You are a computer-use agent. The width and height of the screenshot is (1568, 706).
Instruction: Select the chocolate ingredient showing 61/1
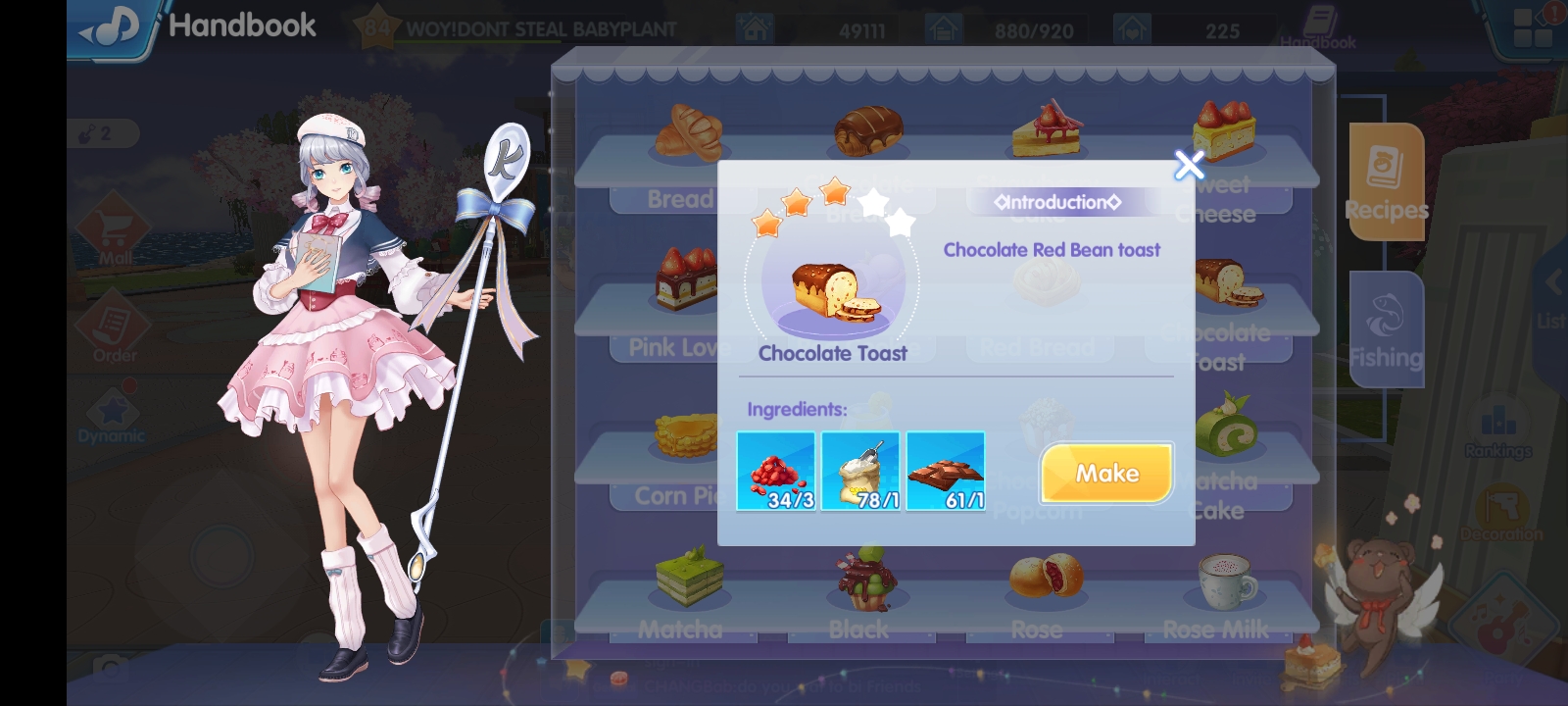(946, 471)
